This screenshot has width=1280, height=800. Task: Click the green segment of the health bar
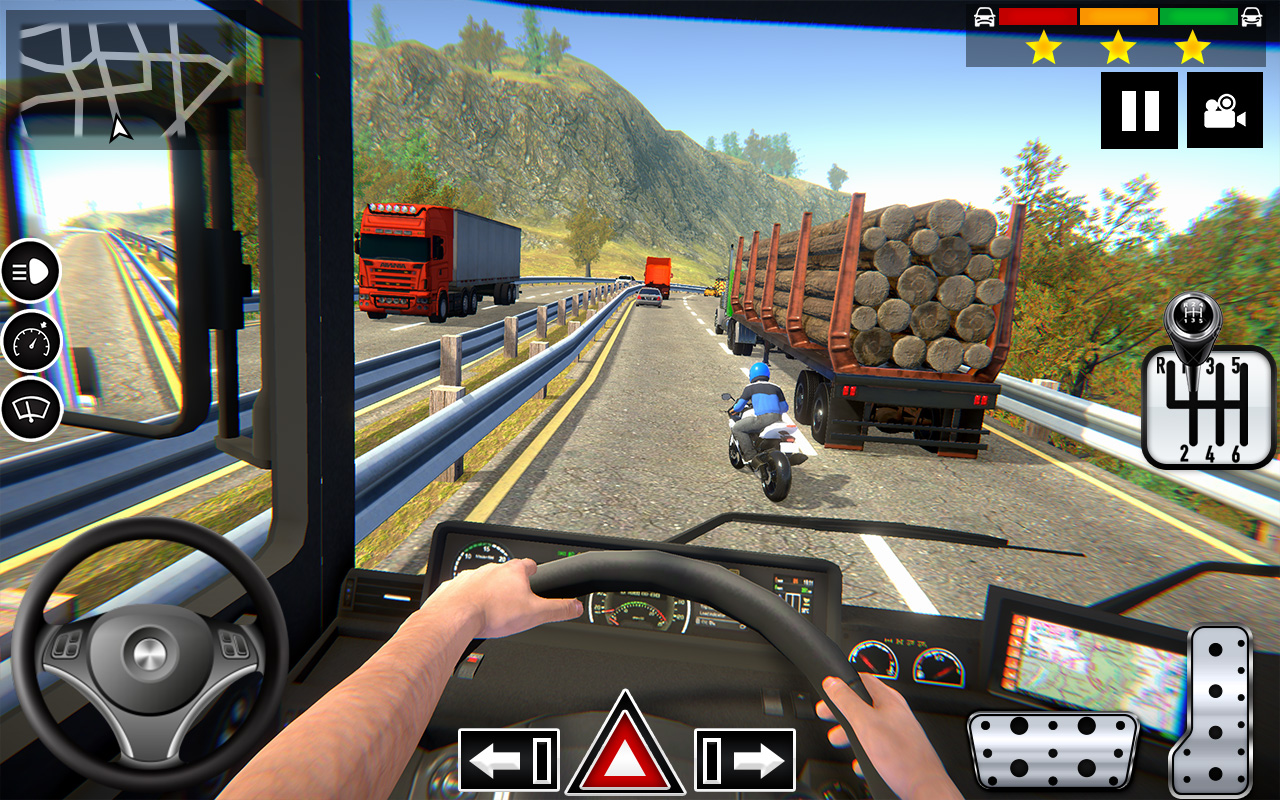[1197, 14]
